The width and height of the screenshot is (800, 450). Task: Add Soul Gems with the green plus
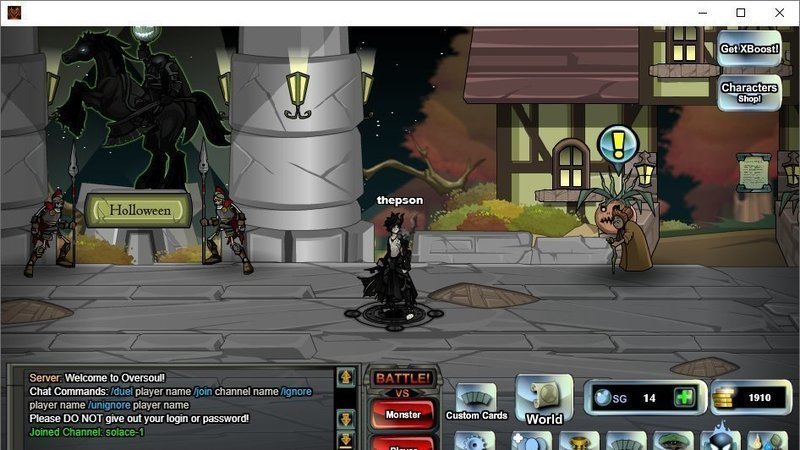684,397
